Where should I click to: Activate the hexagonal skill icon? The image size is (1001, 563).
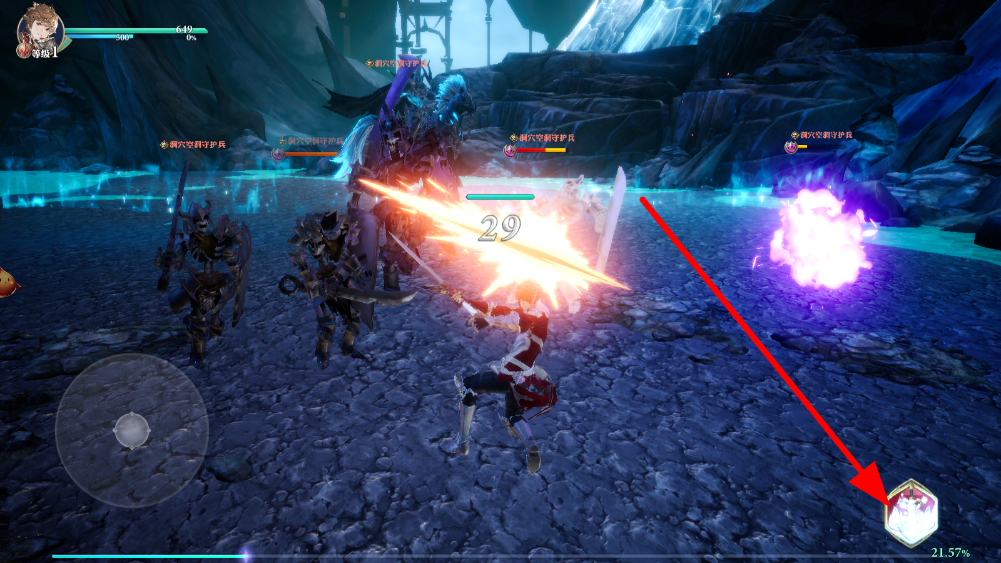tap(911, 513)
